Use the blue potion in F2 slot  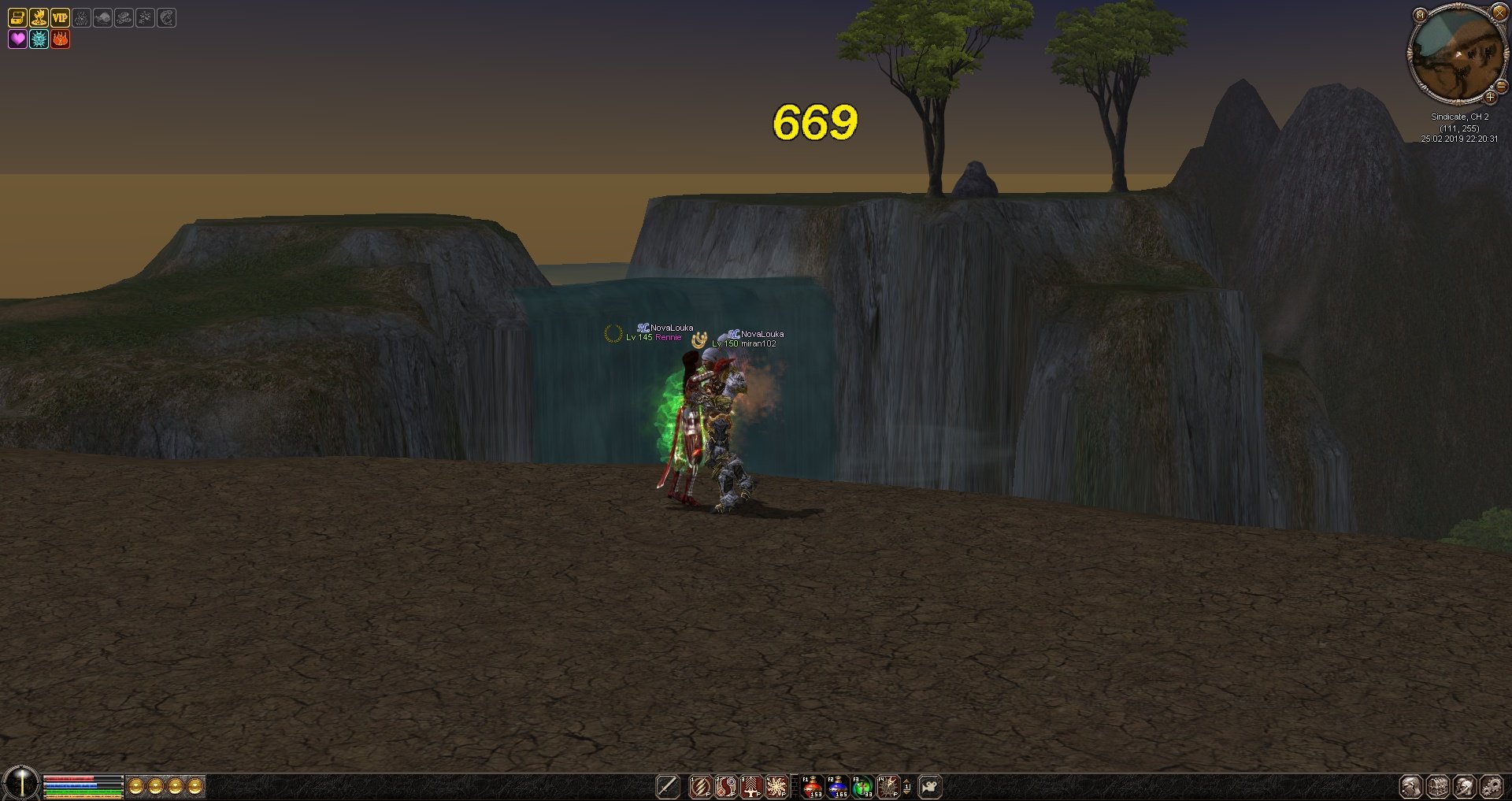[837, 786]
